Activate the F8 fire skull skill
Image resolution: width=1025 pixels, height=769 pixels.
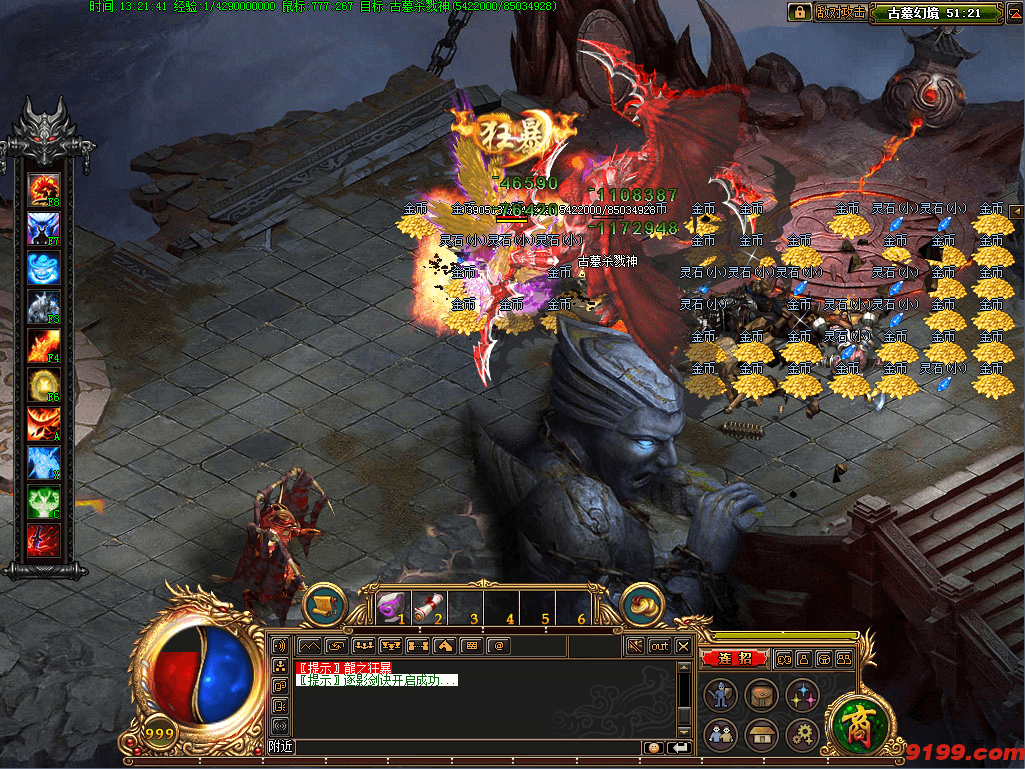(x=43, y=189)
